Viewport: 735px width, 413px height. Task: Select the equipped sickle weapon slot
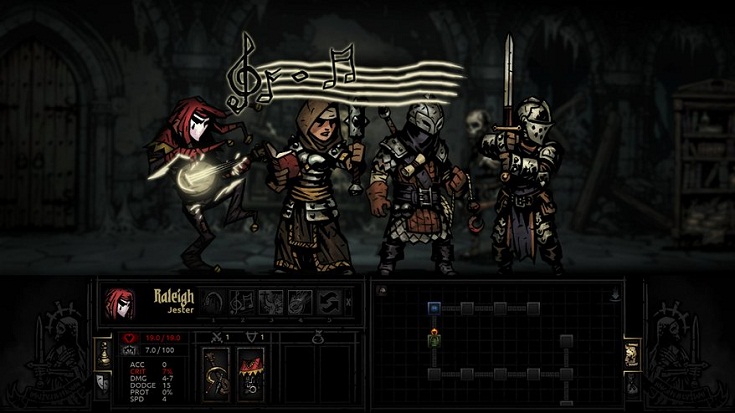[216, 373]
